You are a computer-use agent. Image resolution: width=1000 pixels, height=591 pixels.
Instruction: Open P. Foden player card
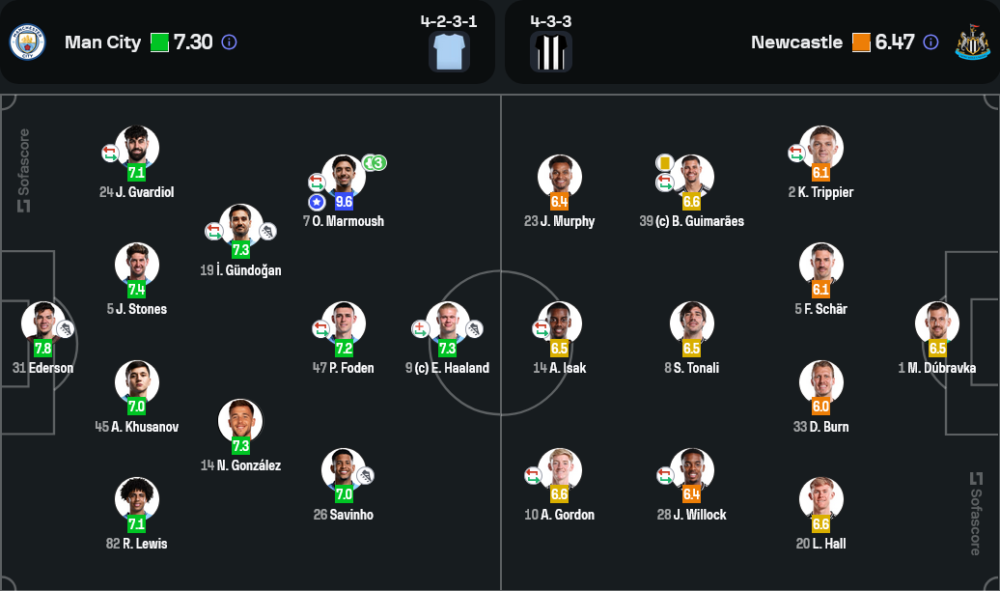point(343,324)
